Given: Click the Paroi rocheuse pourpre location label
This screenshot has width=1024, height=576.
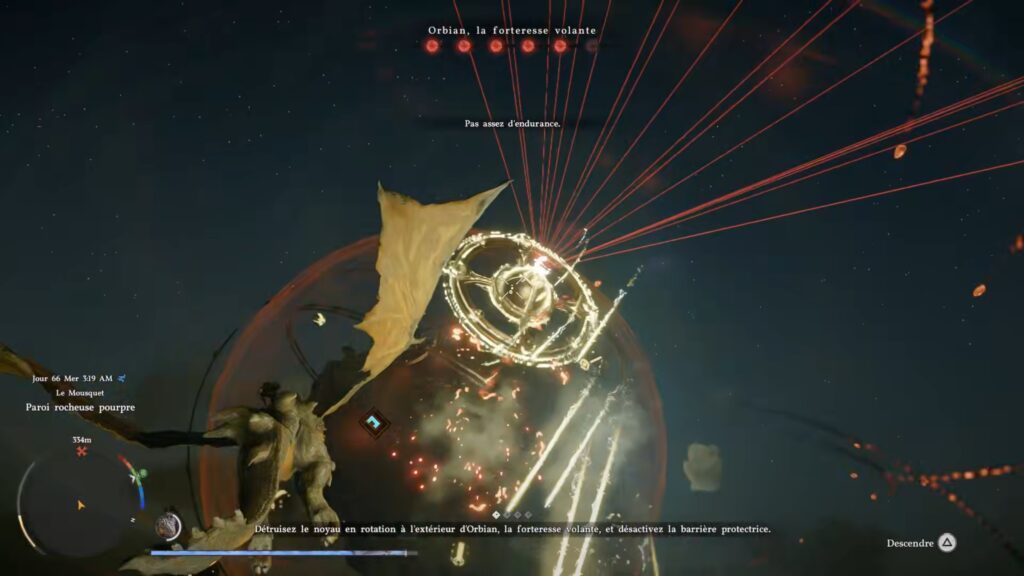Looking at the screenshot, I should point(81,408).
